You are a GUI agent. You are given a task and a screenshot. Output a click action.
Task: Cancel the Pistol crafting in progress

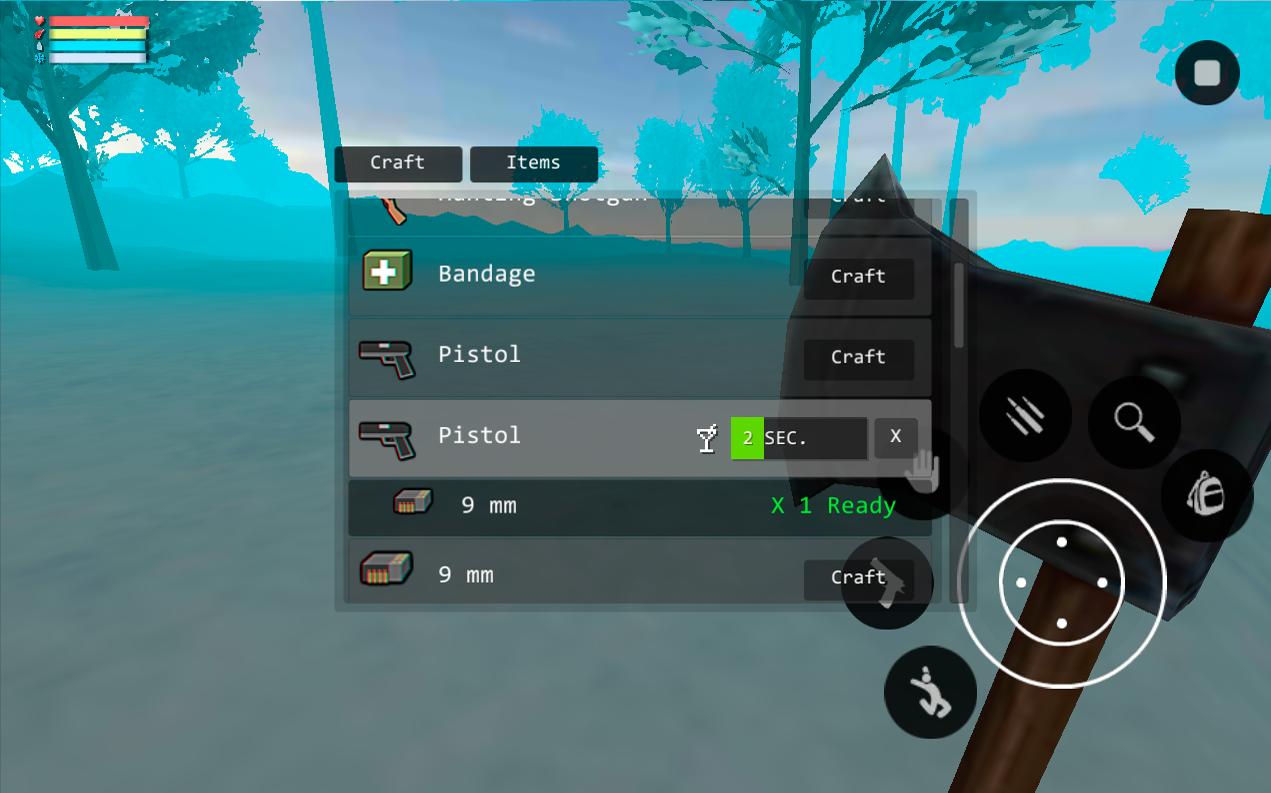click(895, 437)
